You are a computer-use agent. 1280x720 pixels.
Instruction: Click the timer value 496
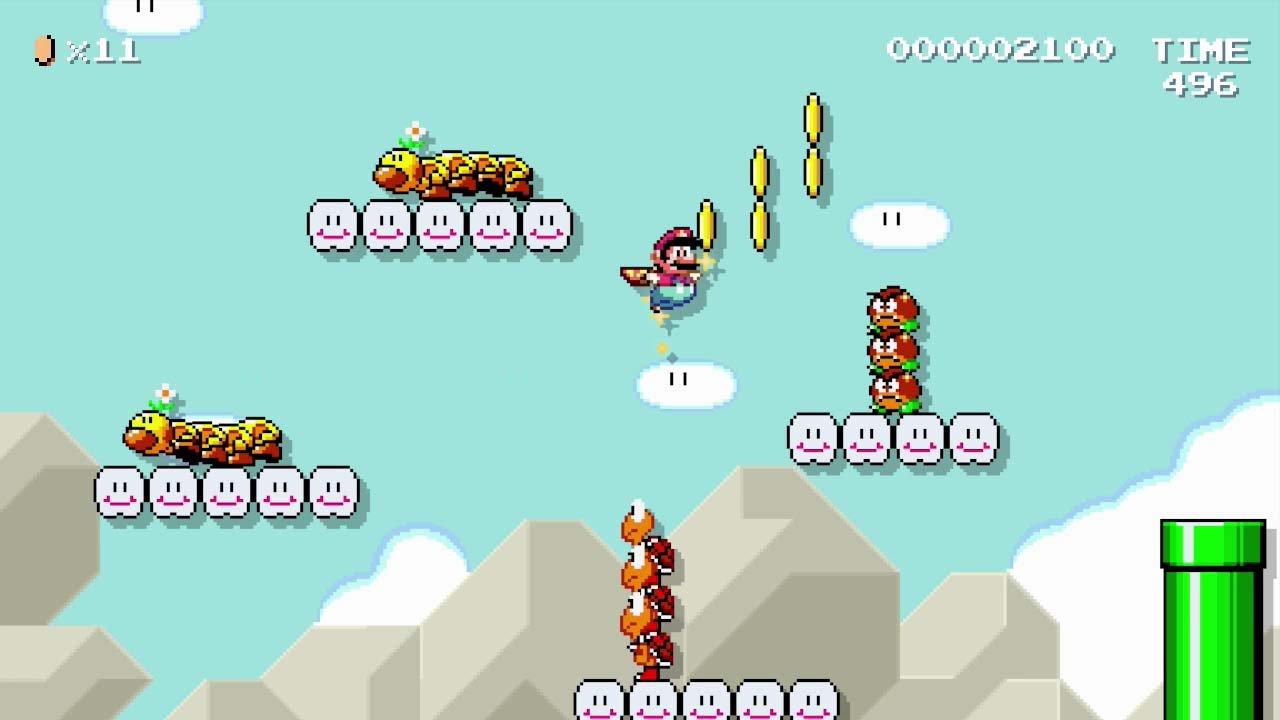(x=1204, y=85)
